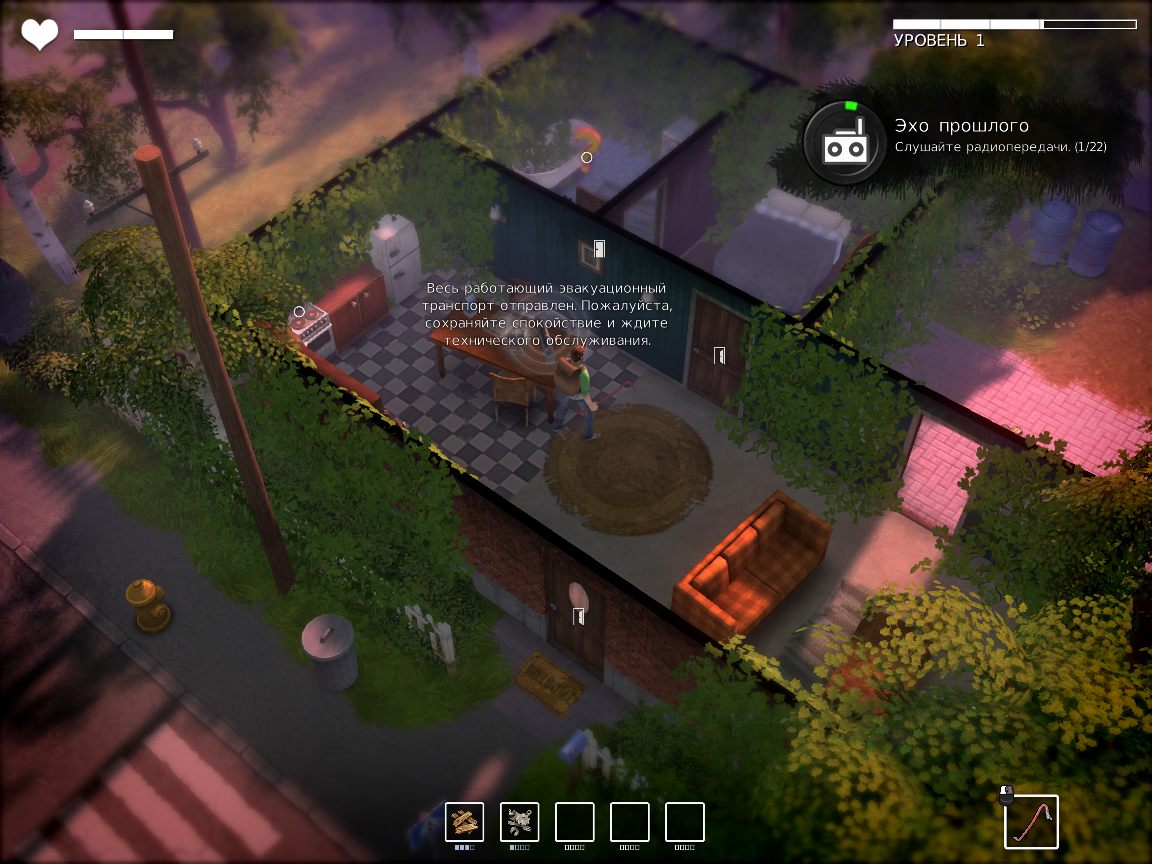Select the scrap metal parts hotbar slot
The width and height of the screenshot is (1152, 864).
point(519,822)
